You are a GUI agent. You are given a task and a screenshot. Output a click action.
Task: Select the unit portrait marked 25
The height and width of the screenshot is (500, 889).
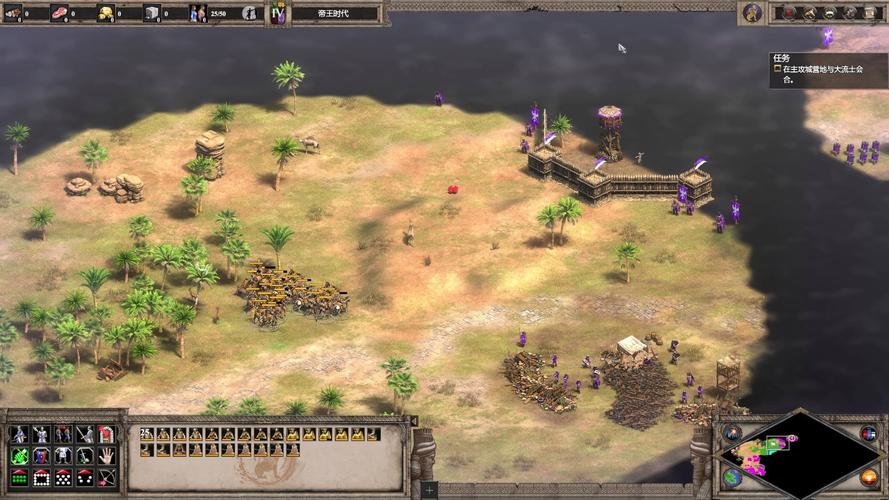tap(147, 434)
